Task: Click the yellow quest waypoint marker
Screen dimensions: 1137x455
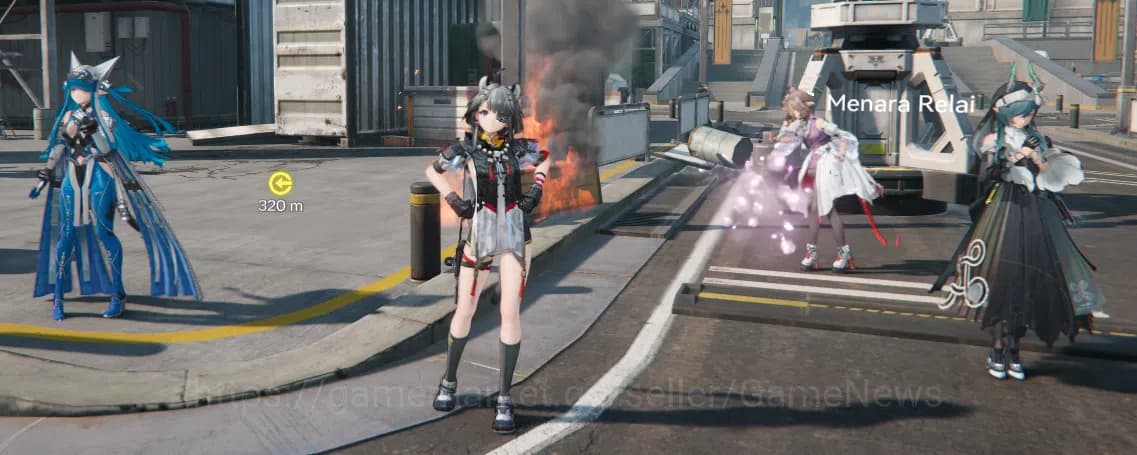Action: pyautogui.click(x=280, y=183)
